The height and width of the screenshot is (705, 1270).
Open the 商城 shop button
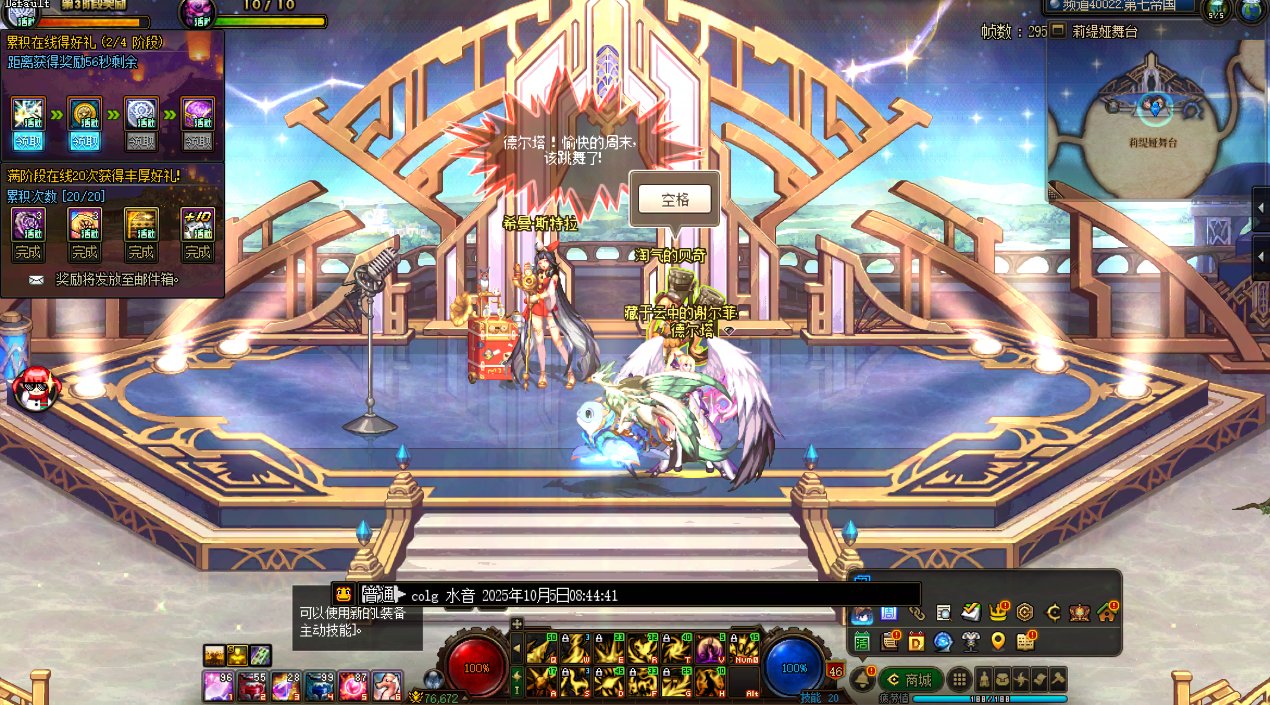click(910, 680)
